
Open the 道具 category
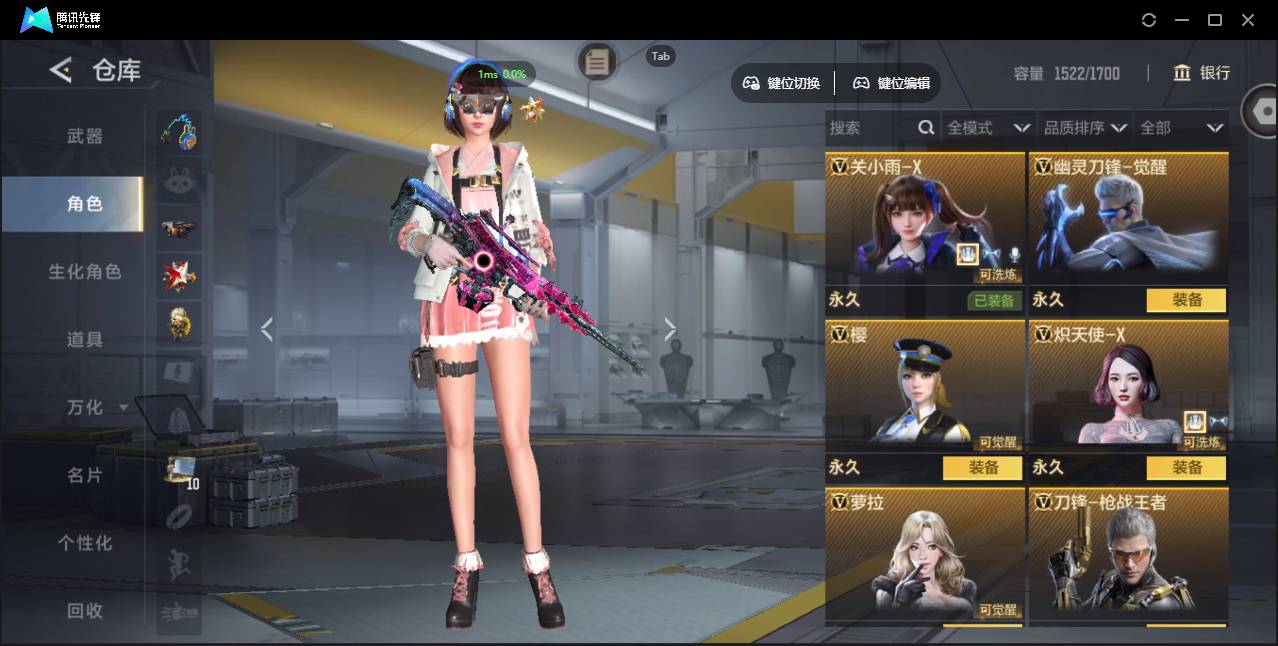[85, 340]
